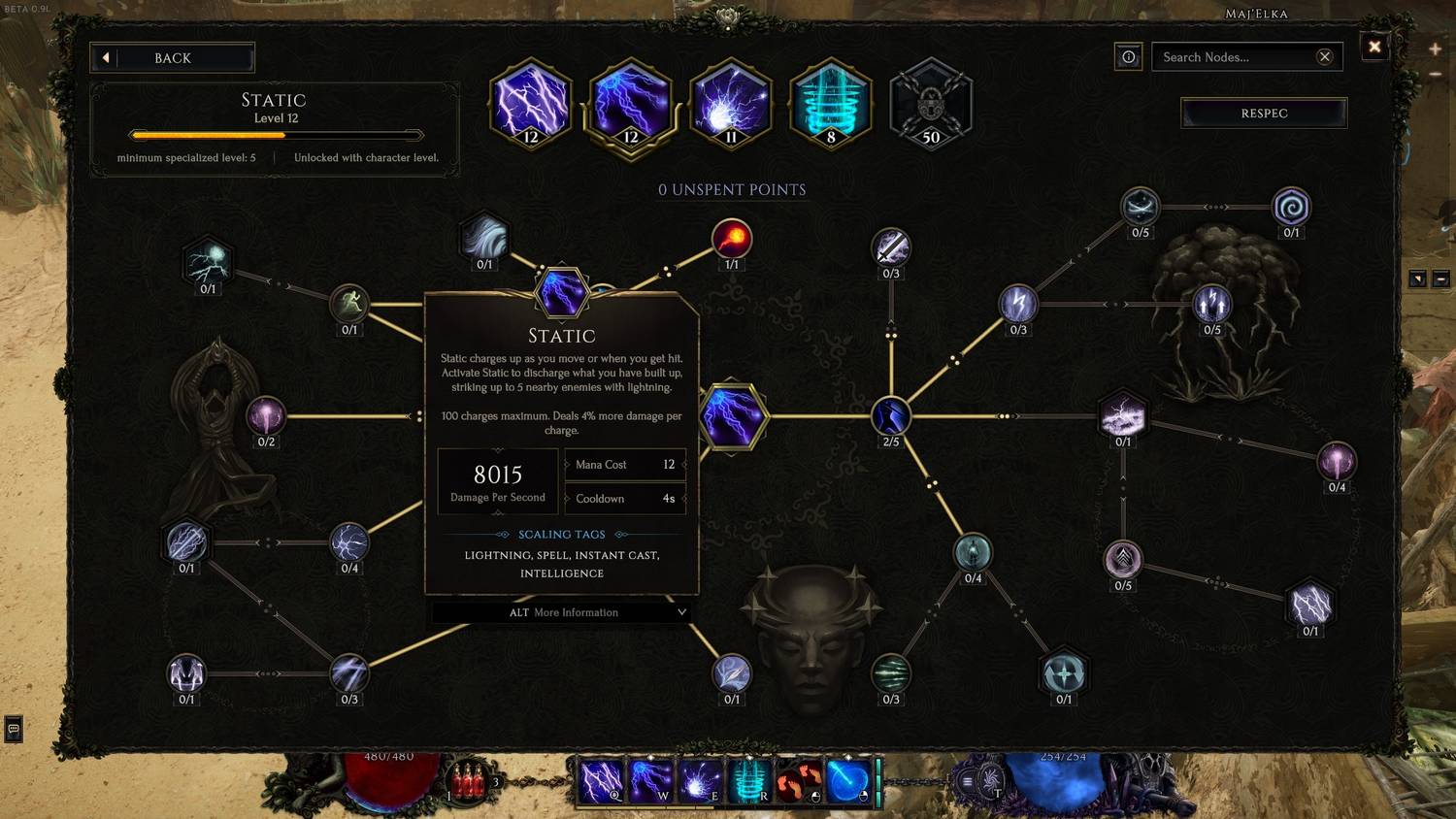Viewport: 1456px width, 819px height.
Task: Open the info icon beside search
Action: (1128, 57)
